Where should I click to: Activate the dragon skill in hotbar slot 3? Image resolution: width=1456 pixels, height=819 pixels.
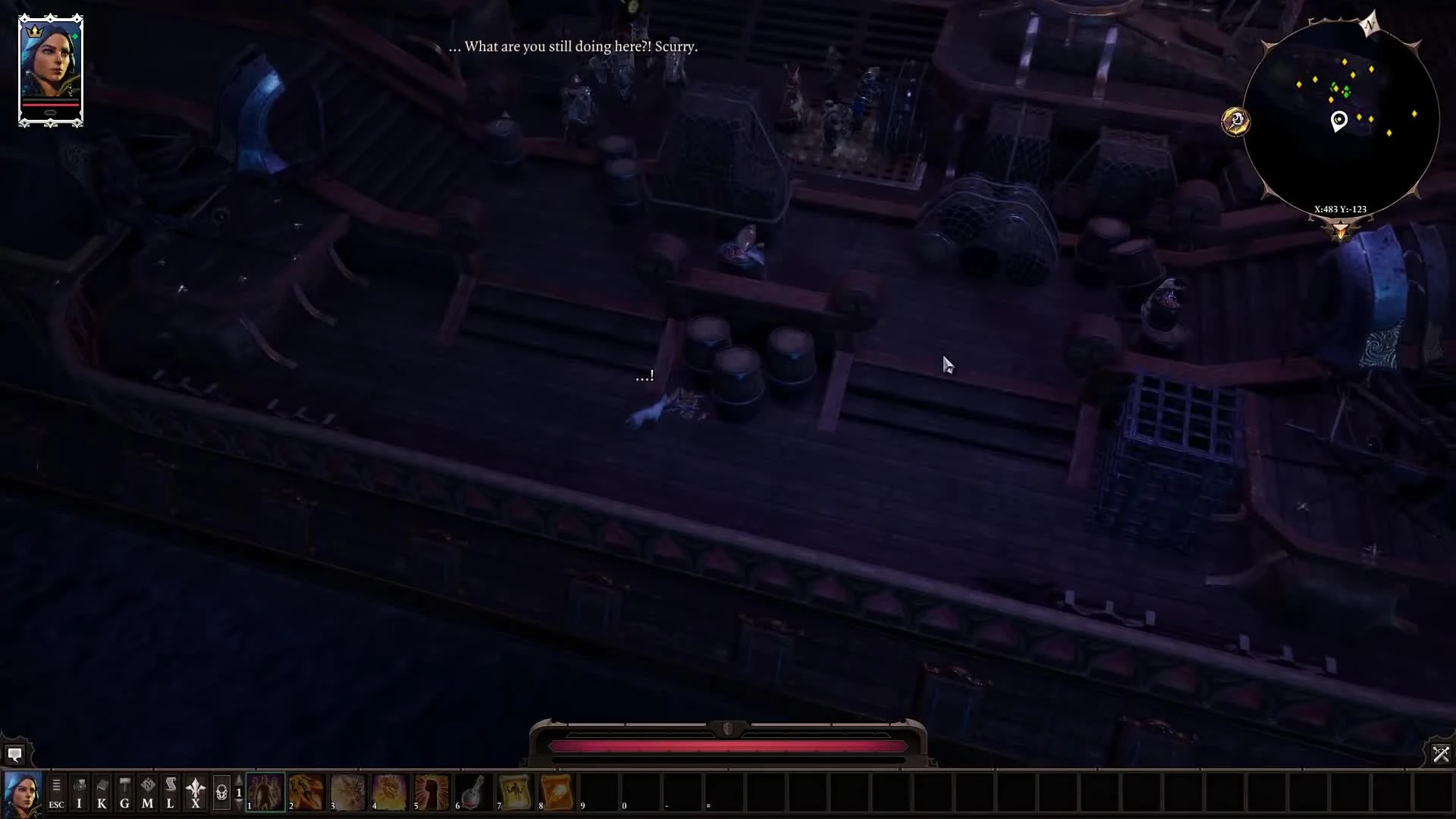coord(348,793)
